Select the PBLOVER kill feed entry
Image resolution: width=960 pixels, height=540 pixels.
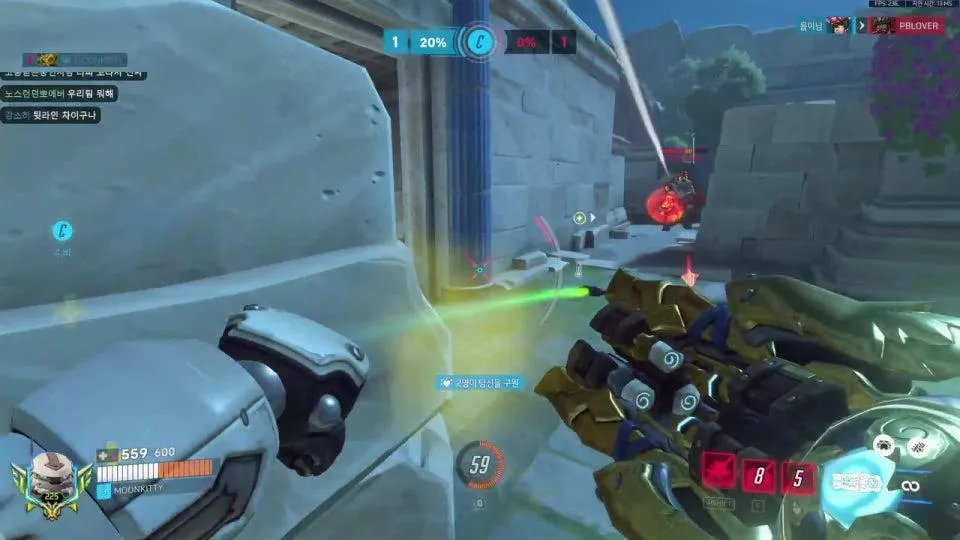(909, 25)
